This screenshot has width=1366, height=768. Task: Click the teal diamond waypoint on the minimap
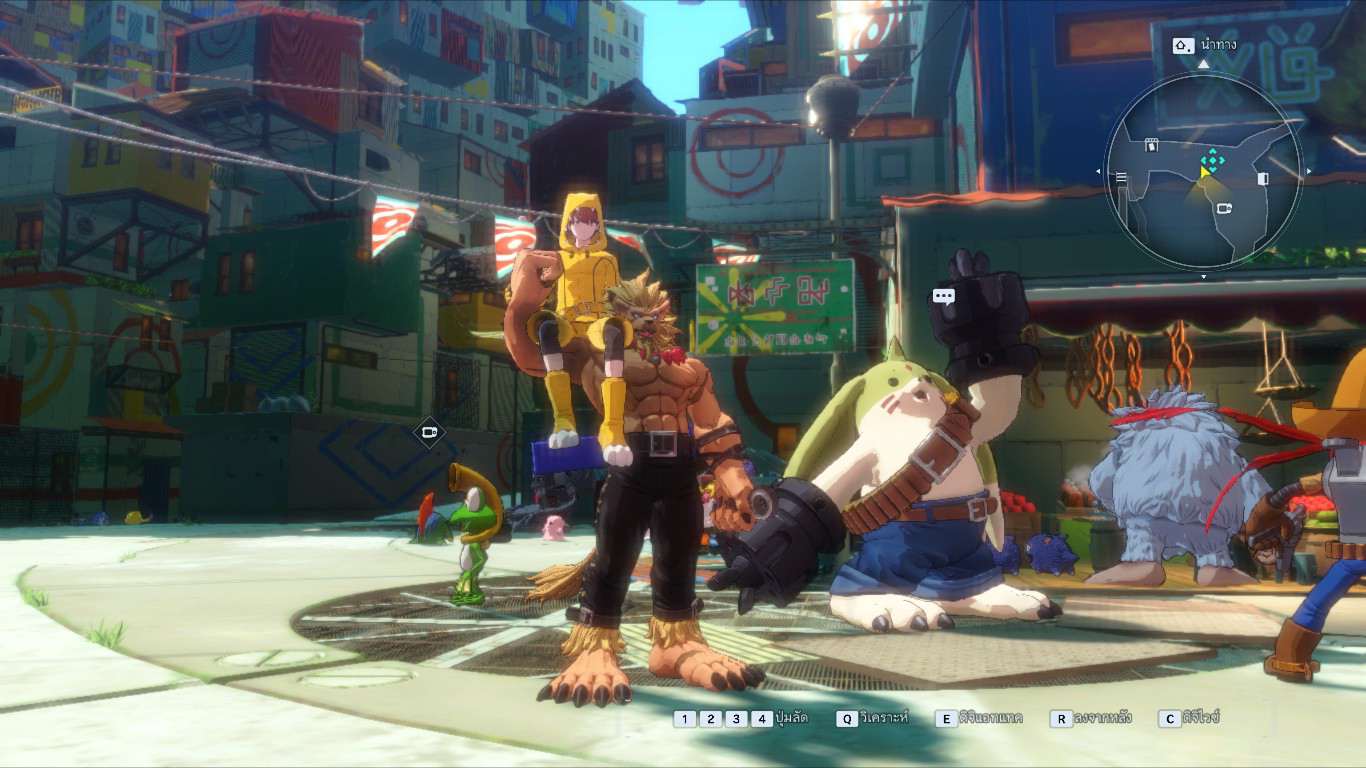[x=1212, y=158]
